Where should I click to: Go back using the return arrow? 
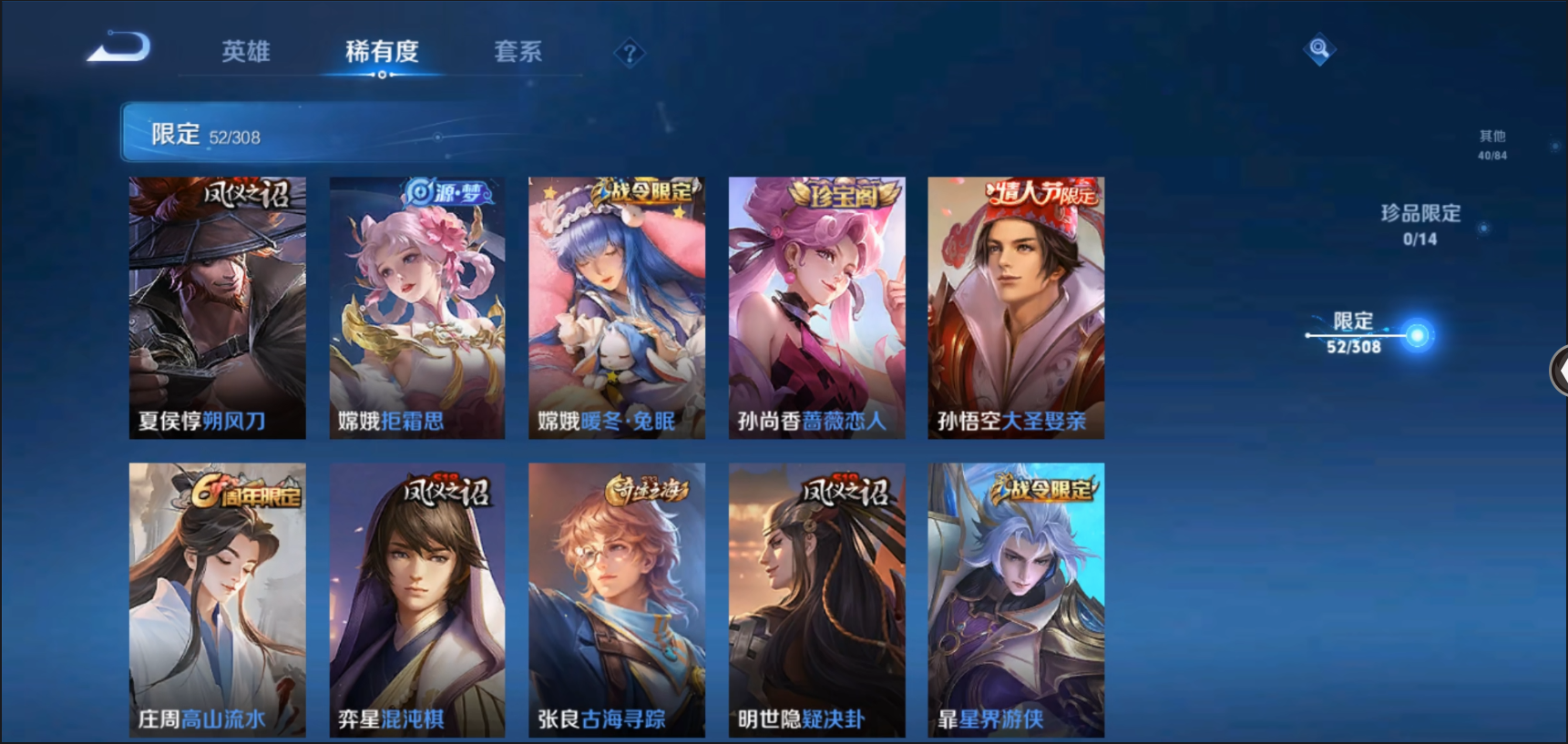click(x=120, y=47)
